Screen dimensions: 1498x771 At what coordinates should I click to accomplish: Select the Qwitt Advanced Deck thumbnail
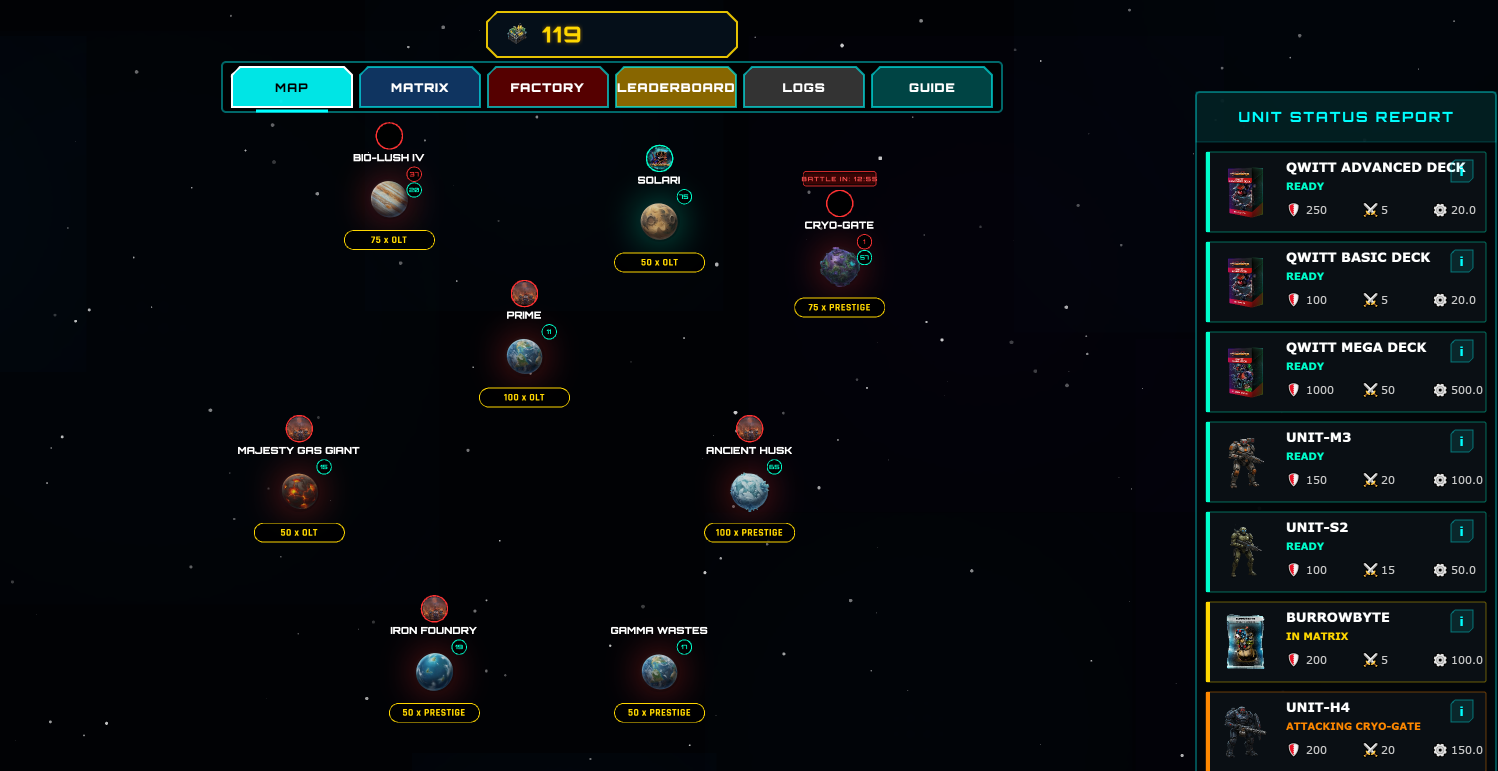pyautogui.click(x=1245, y=192)
